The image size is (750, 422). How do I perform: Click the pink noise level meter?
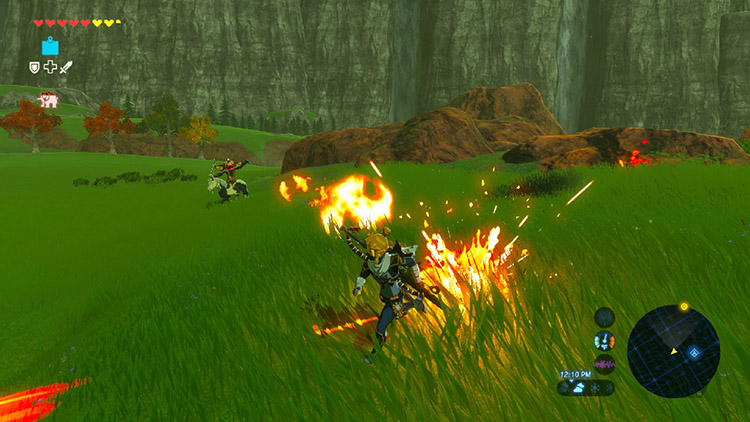click(x=604, y=363)
